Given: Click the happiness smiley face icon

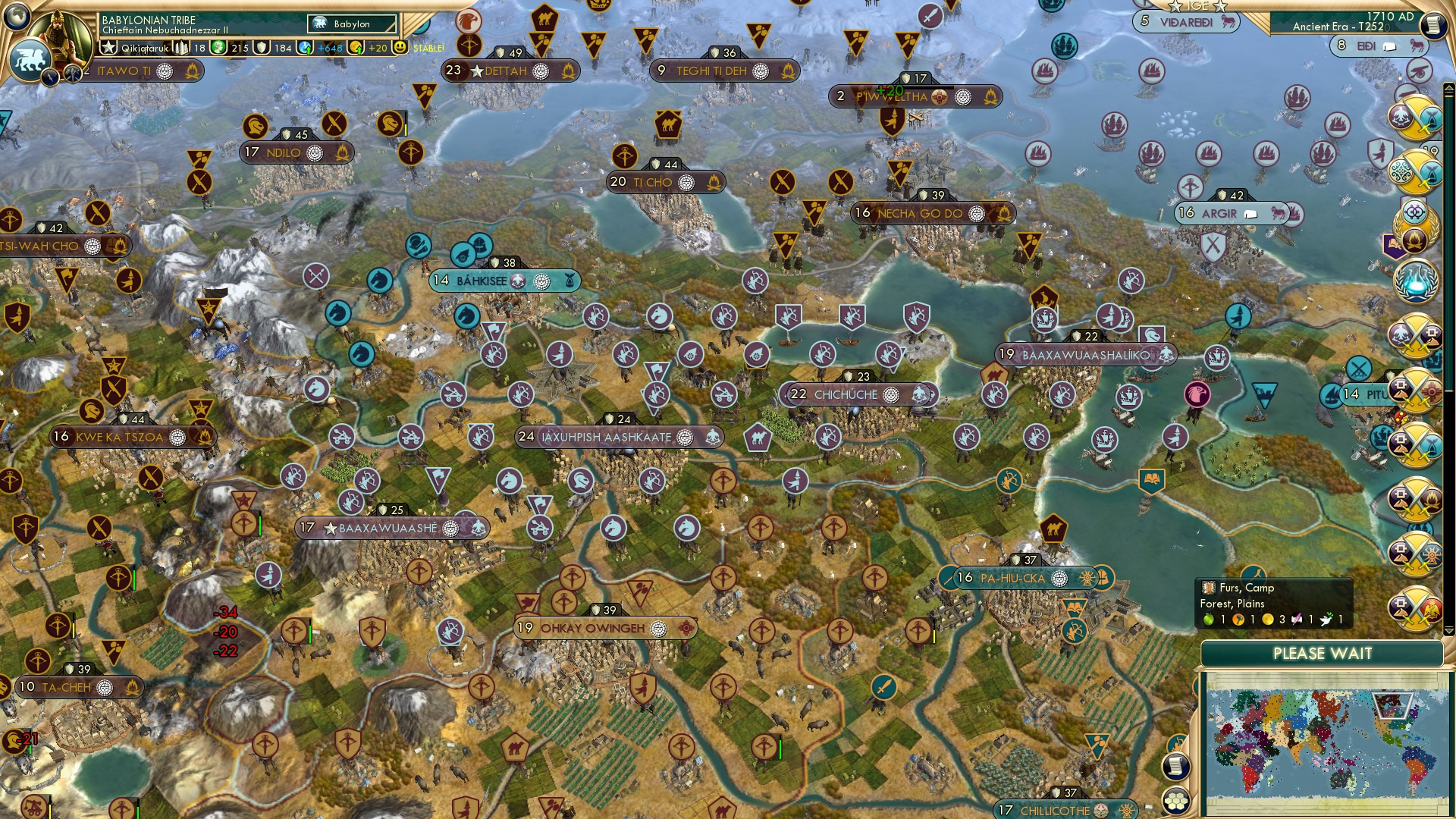Looking at the screenshot, I should 402,47.
